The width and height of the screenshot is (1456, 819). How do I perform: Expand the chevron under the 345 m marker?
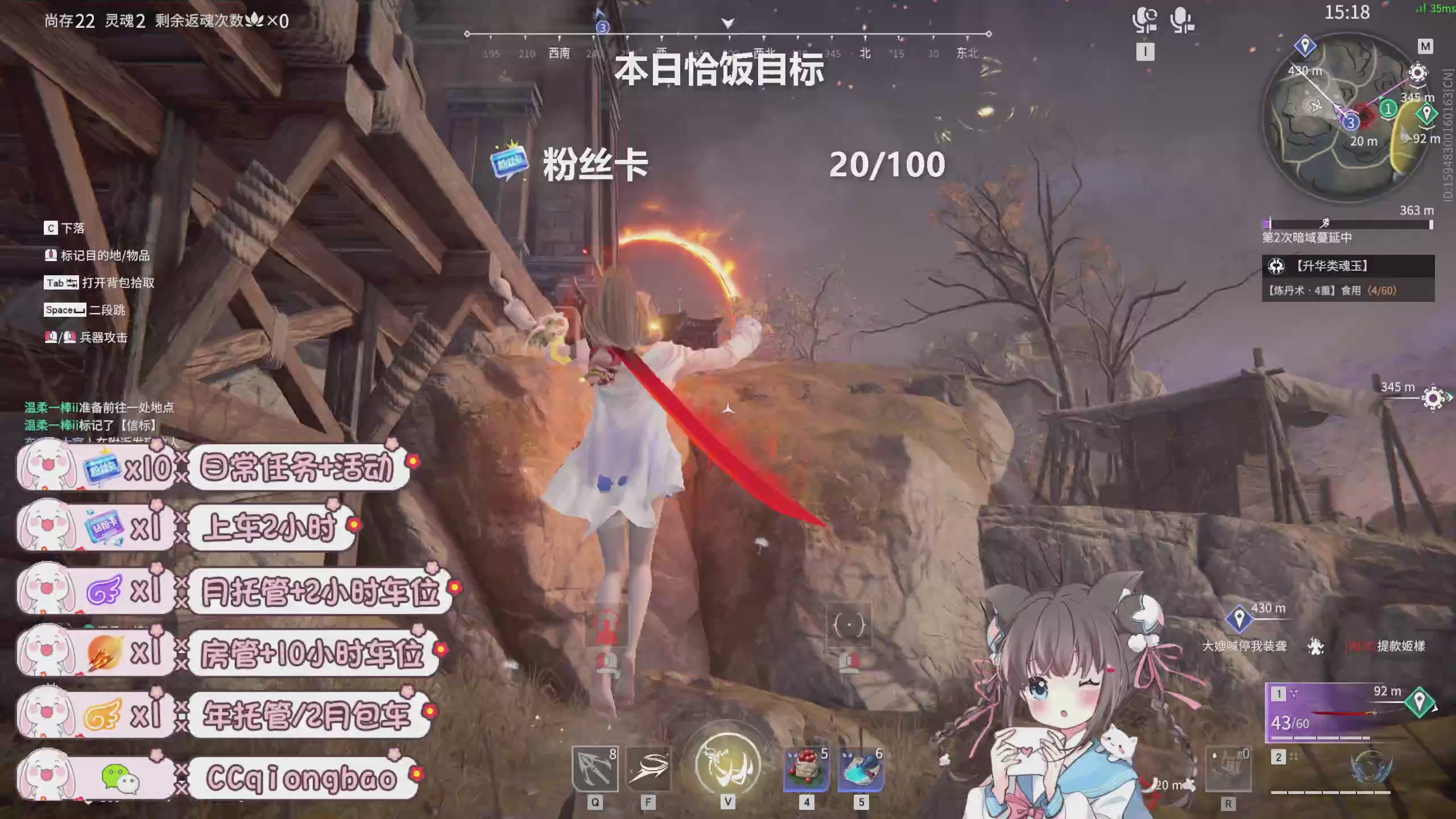1418,86
